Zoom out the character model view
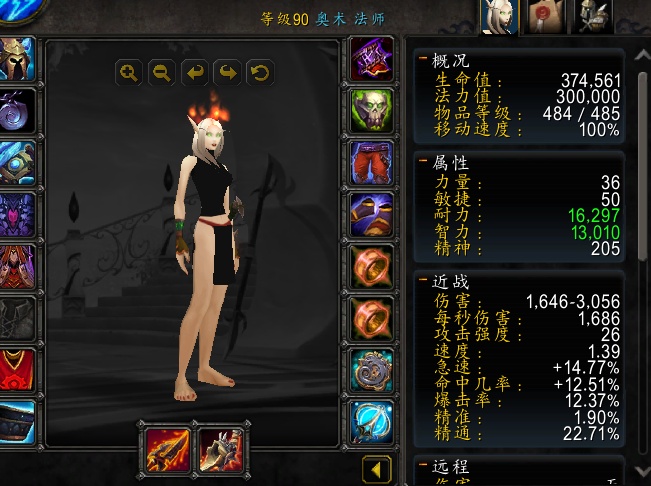Image resolution: width=651 pixels, height=486 pixels. (x=162, y=72)
